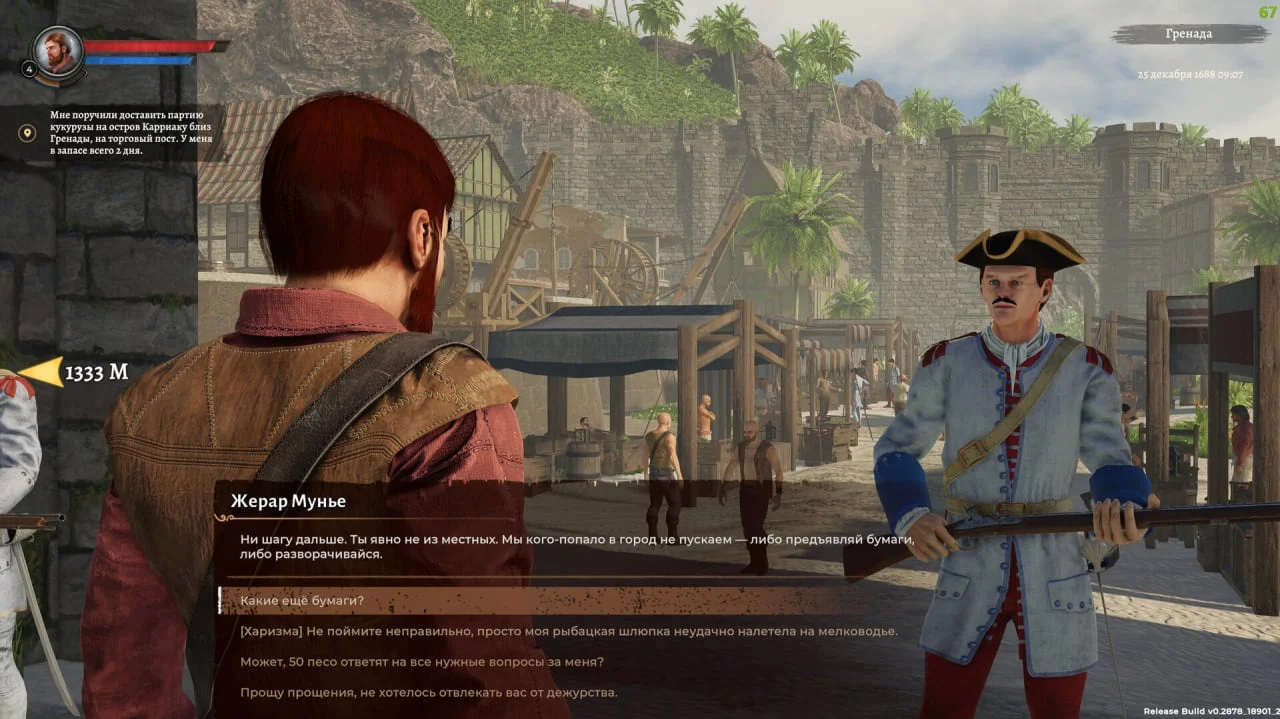1280x719 pixels.
Task: Click the bearded character portrait
Action: (57, 51)
